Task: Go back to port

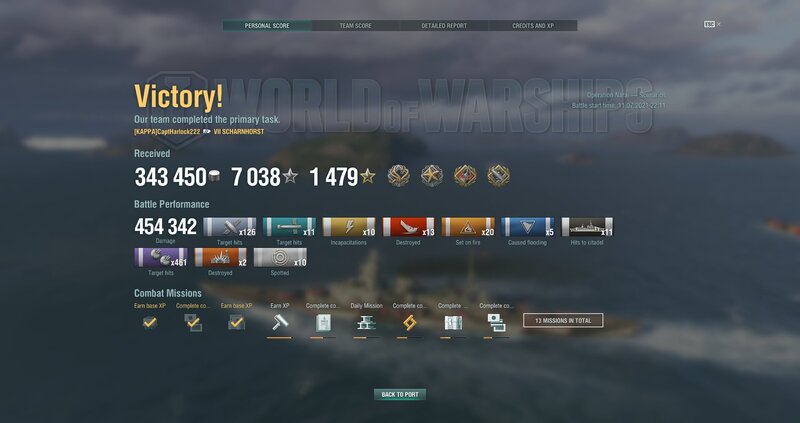Action: click(x=400, y=395)
